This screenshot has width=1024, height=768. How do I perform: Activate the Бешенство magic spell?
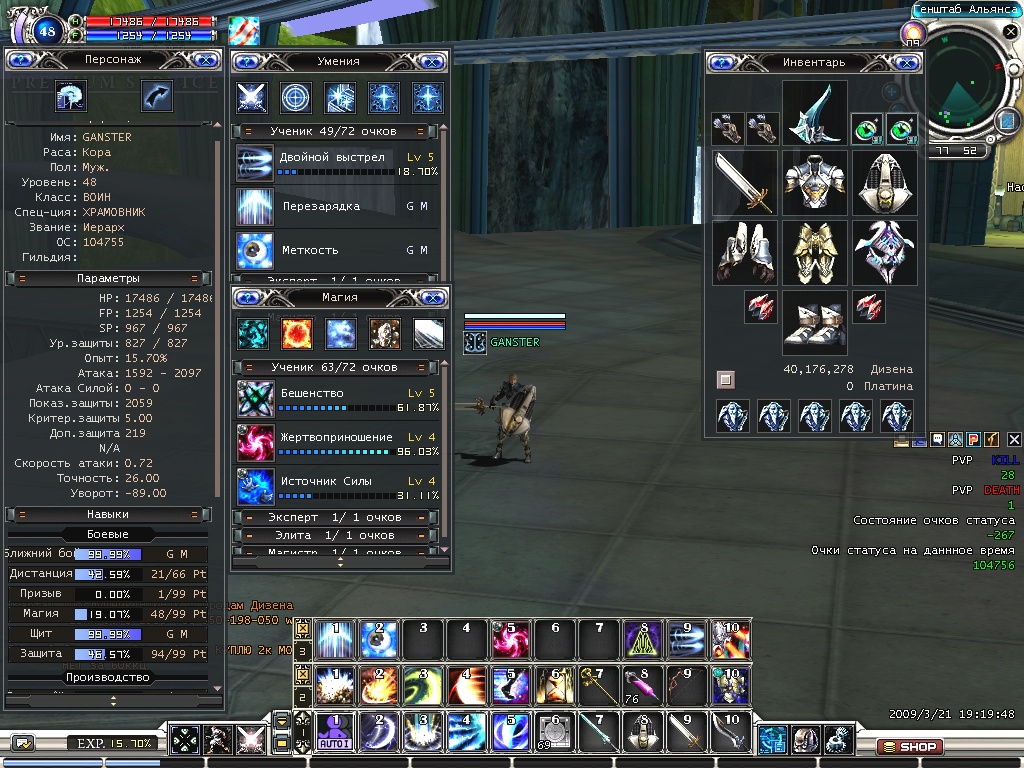coord(255,399)
